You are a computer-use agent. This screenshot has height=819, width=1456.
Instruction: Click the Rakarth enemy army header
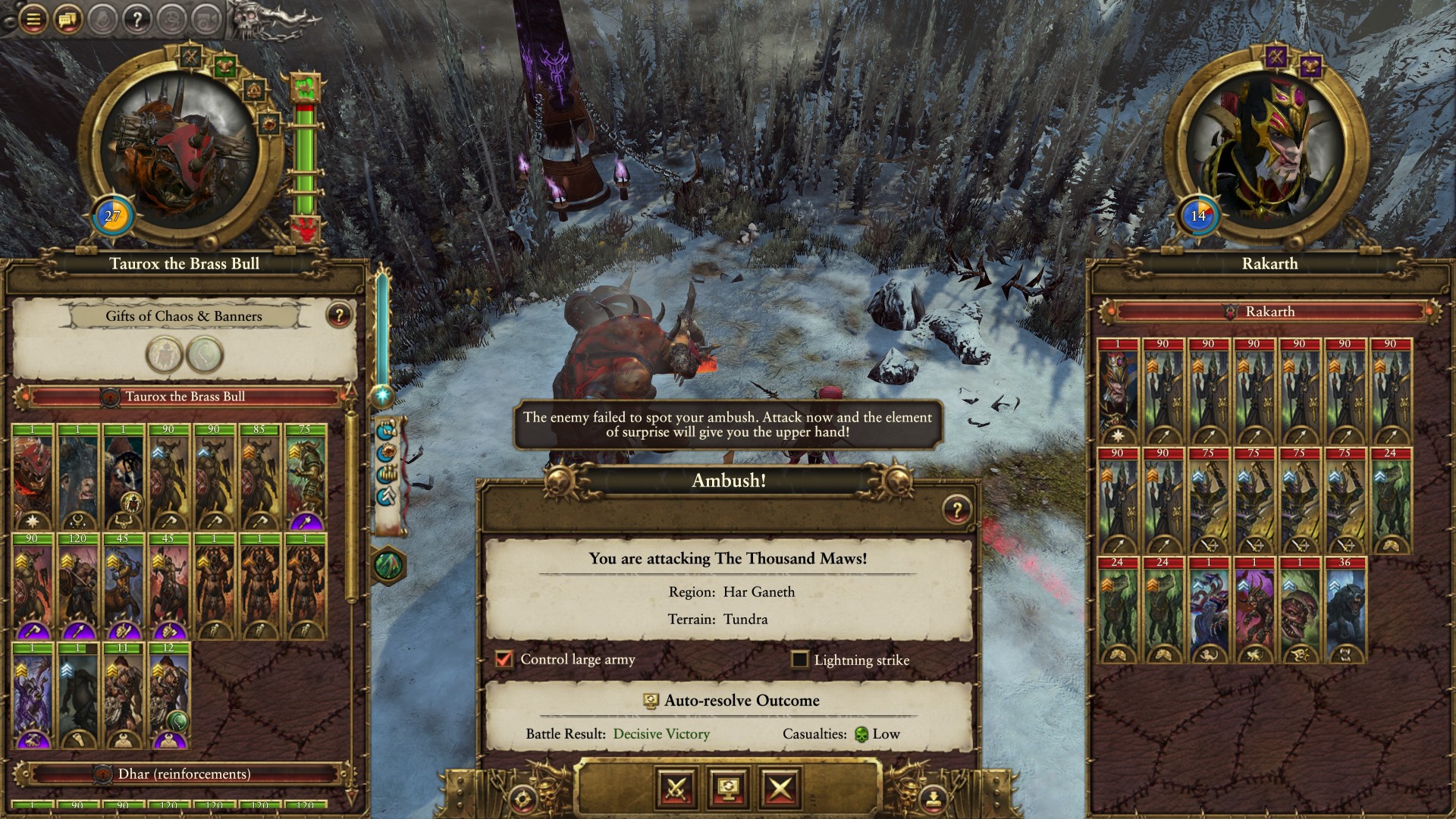pos(1269,312)
